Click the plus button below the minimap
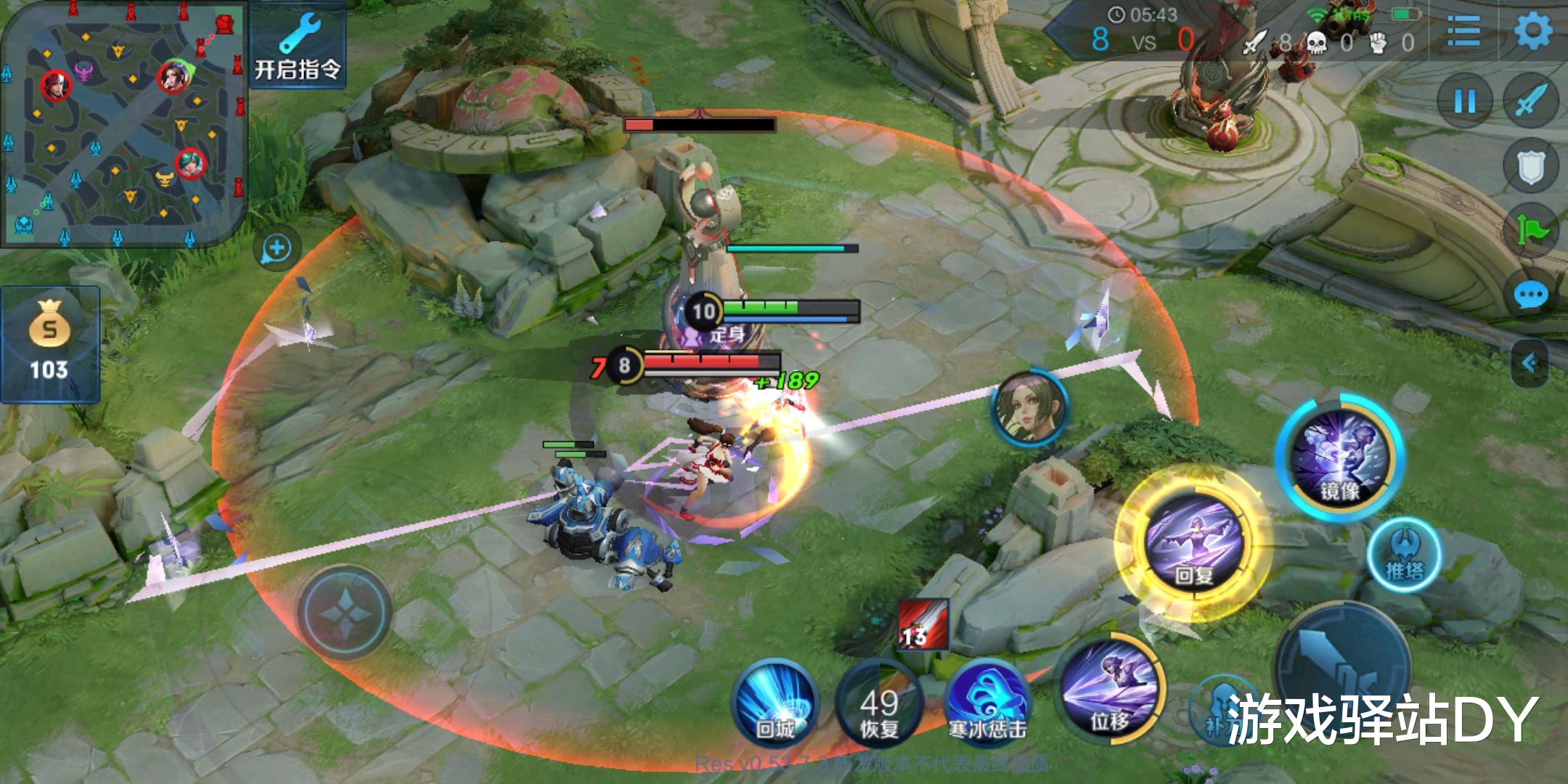The image size is (1568, 784). [x=277, y=249]
